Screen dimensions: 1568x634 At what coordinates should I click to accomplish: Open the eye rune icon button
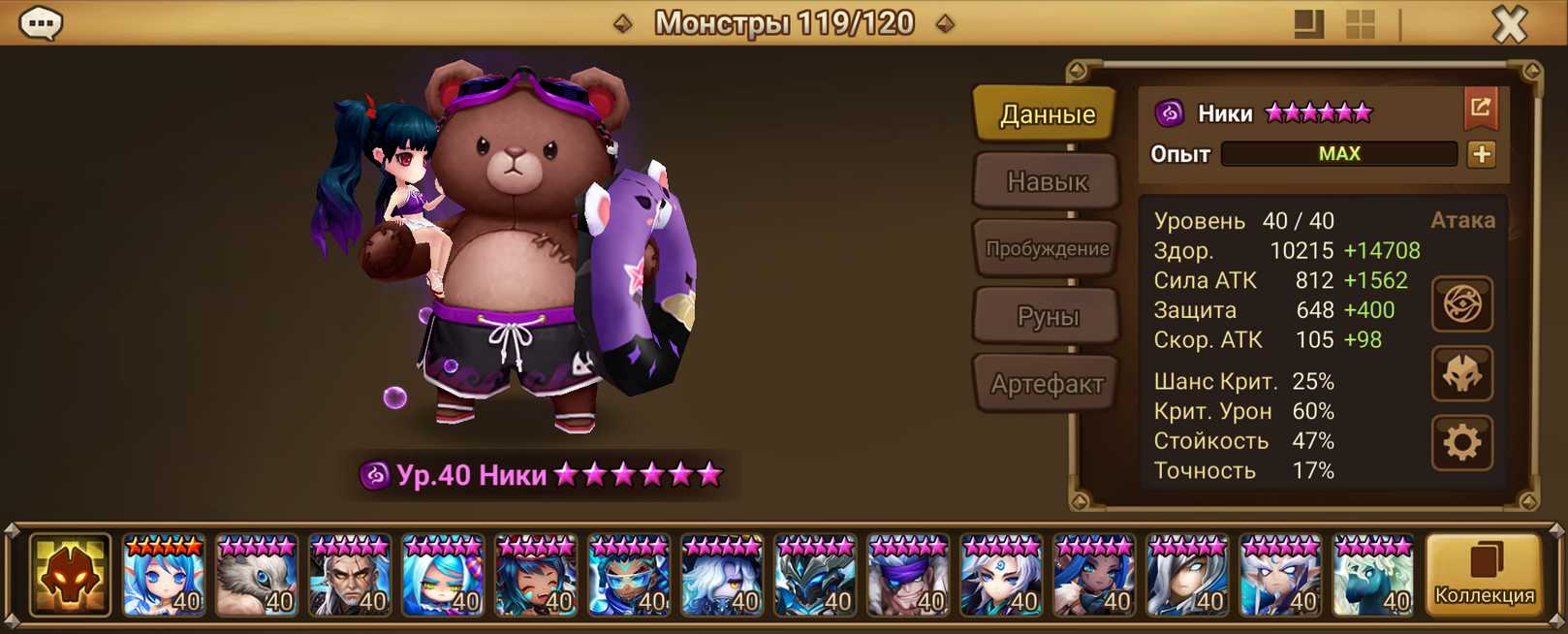coord(1462,304)
